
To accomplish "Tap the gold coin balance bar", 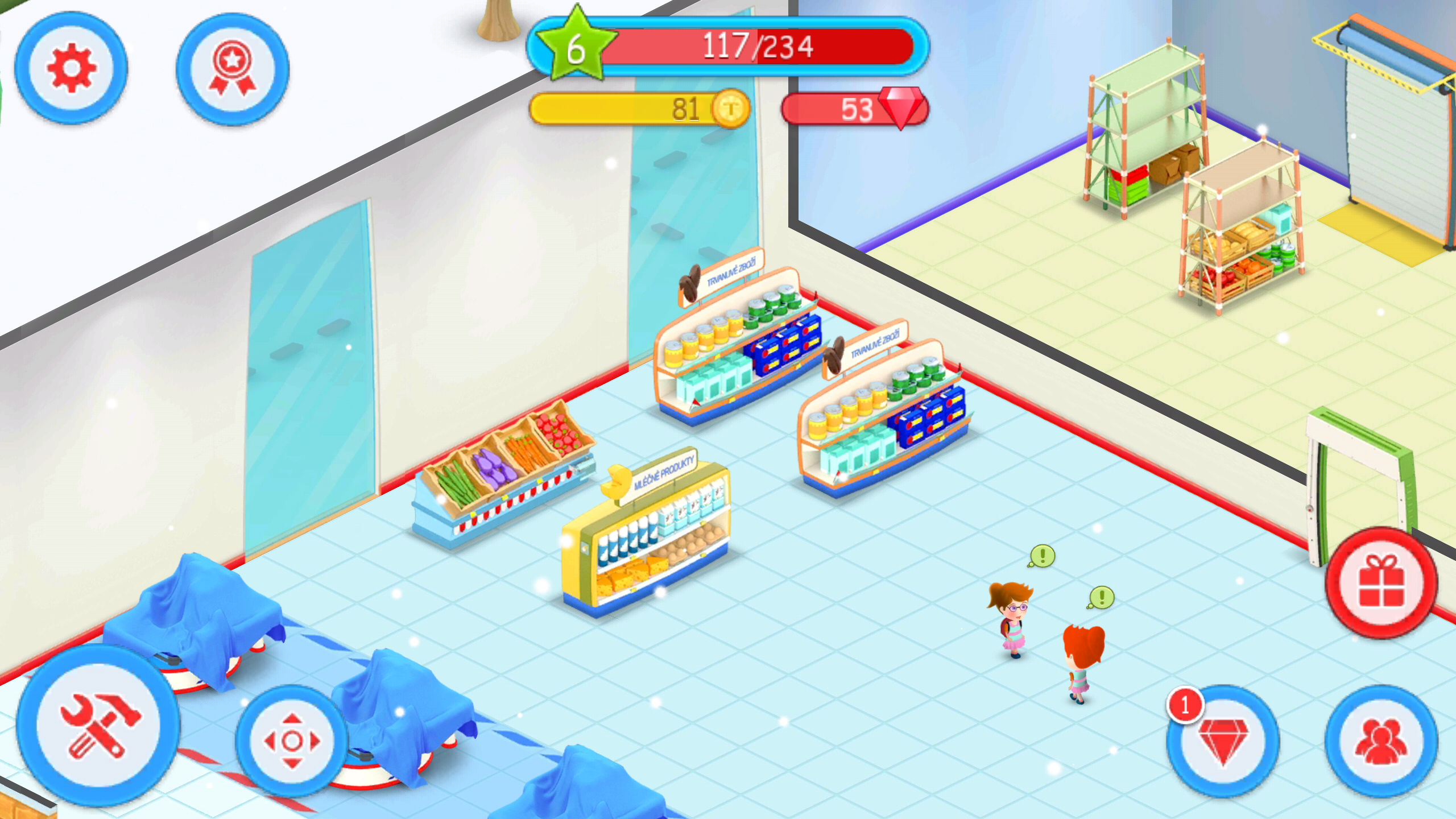I will pyautogui.click(x=640, y=109).
